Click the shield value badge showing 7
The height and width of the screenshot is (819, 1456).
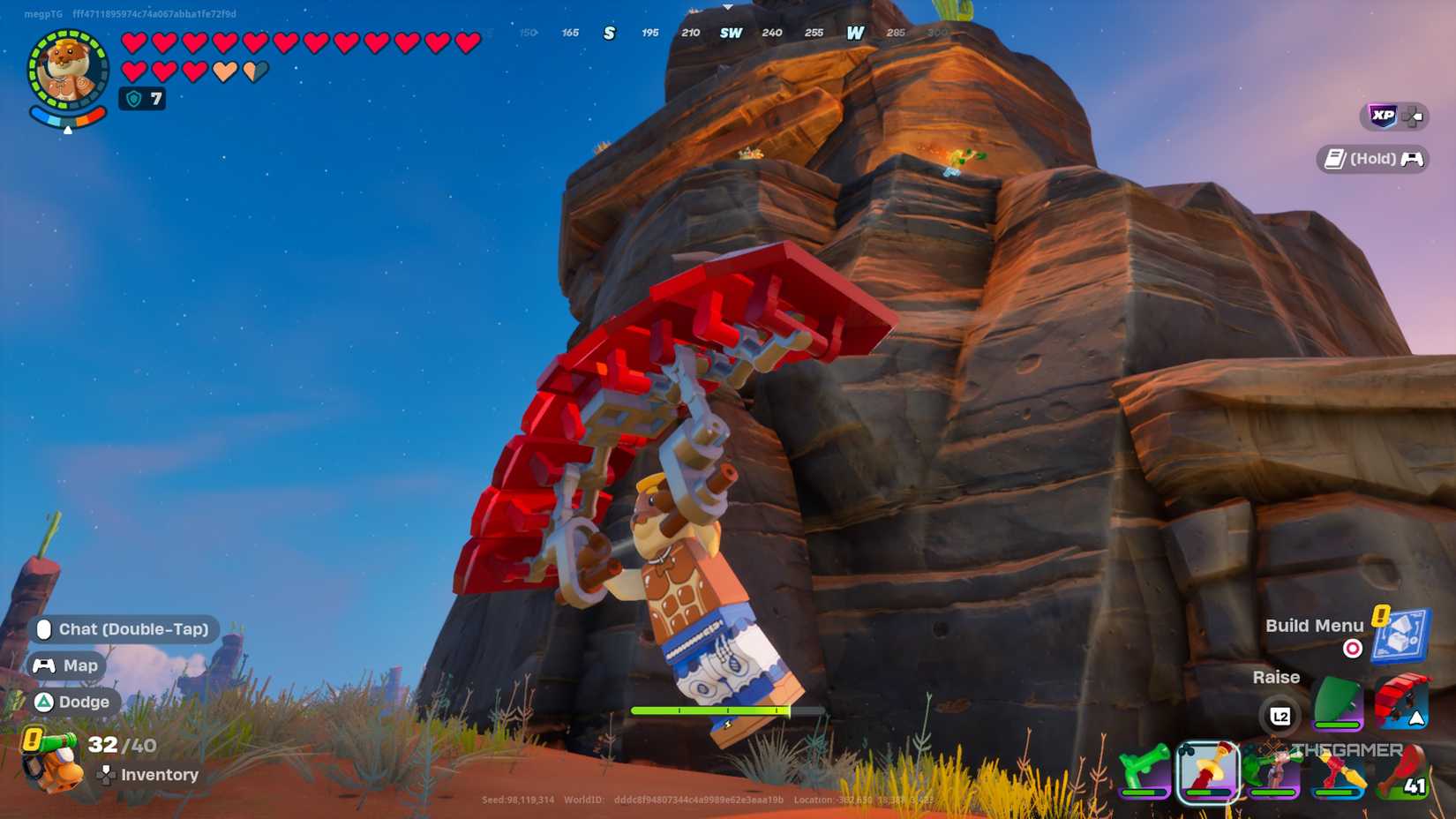[141, 99]
